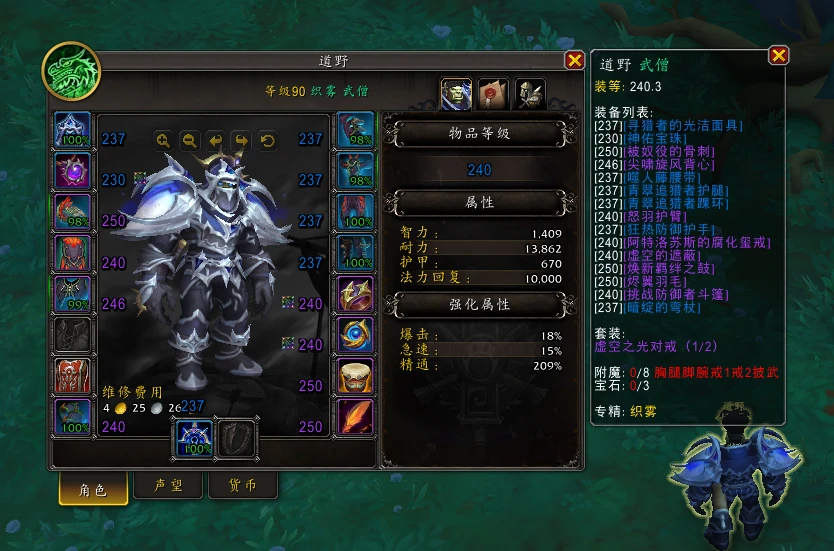Select the 角色 character tab
The image size is (834, 551).
coord(92,487)
